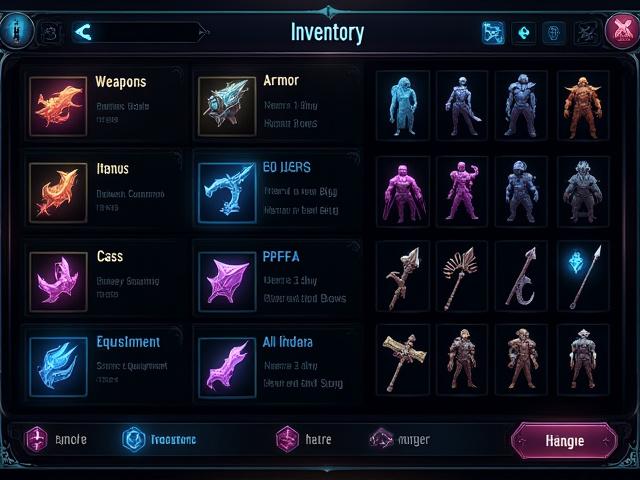This screenshot has width=640, height=480.
Task: Click the Hangie button
Action: click(x=563, y=439)
